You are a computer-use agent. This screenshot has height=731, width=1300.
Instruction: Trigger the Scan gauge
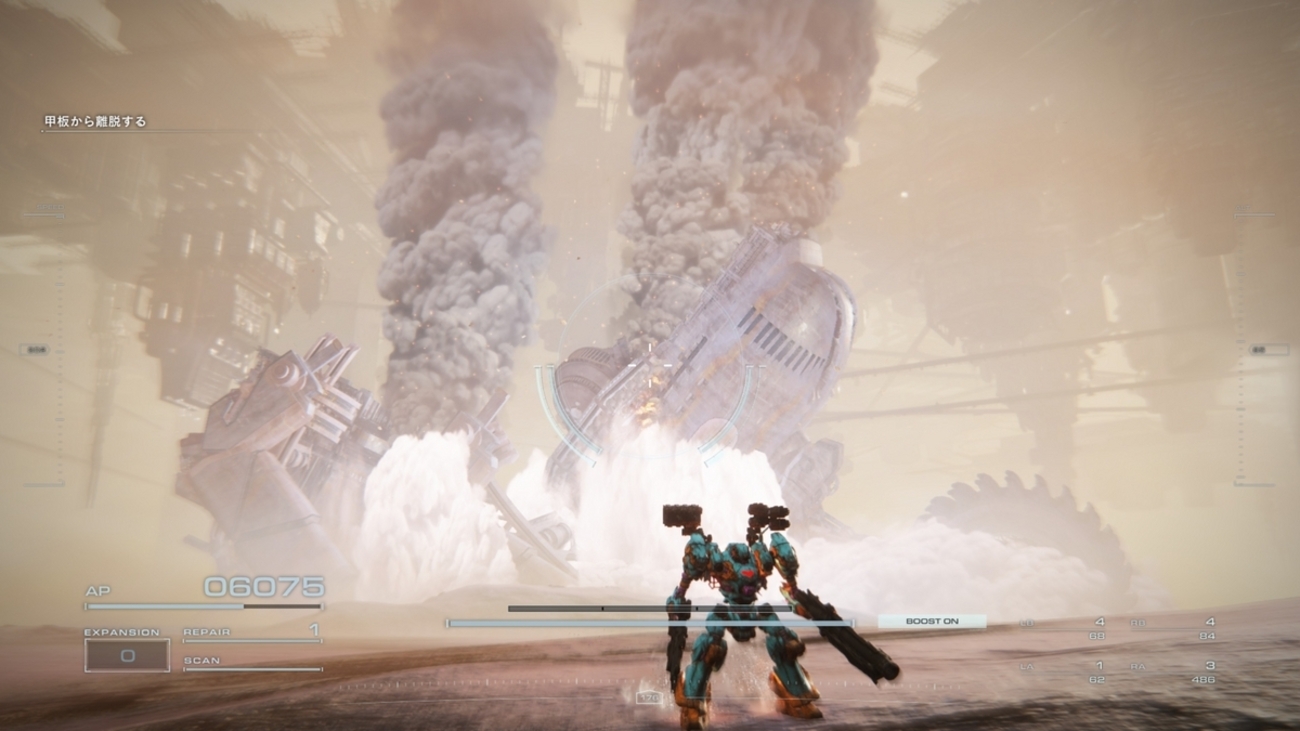(x=251, y=664)
